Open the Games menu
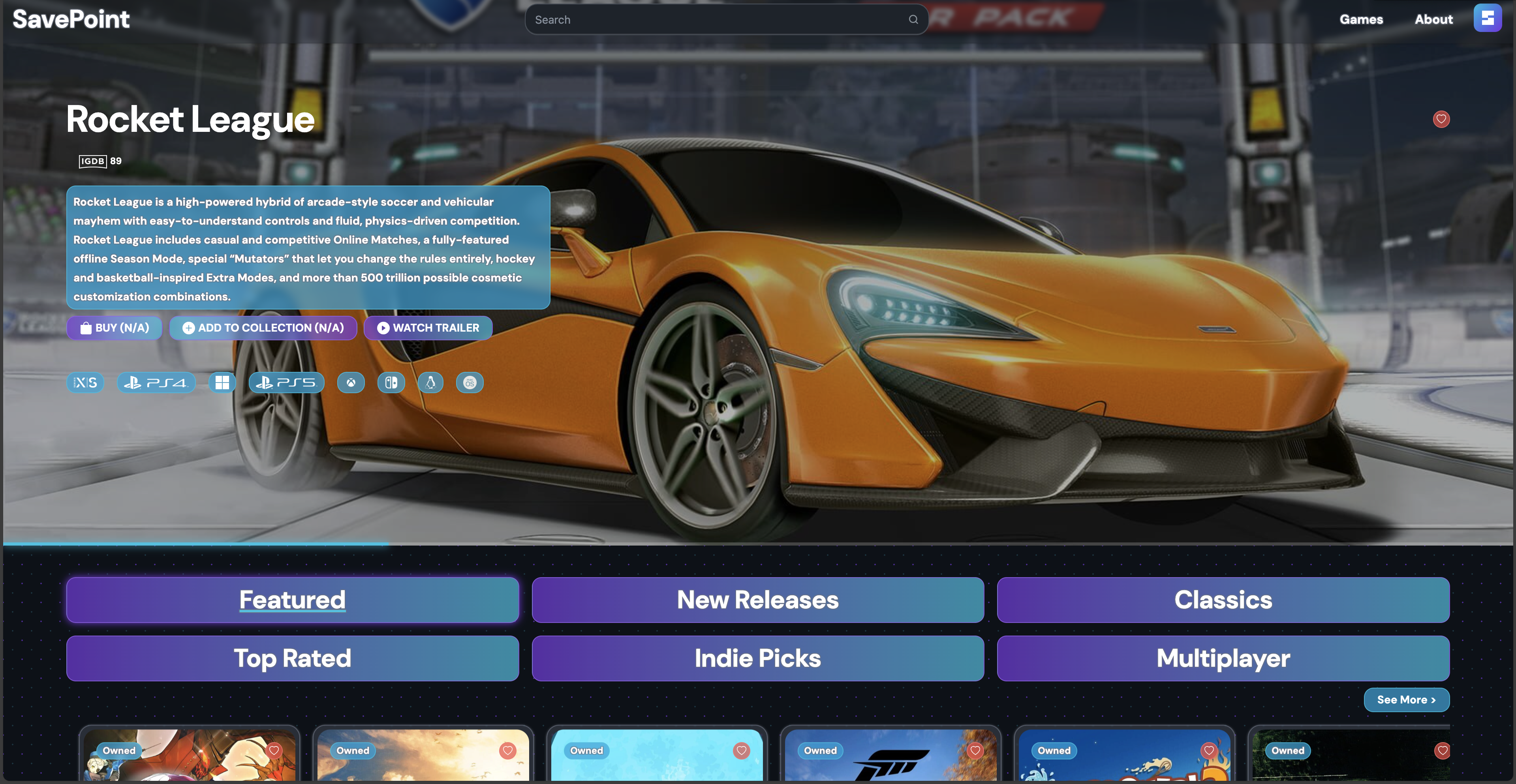The width and height of the screenshot is (1516, 784). [x=1361, y=19]
